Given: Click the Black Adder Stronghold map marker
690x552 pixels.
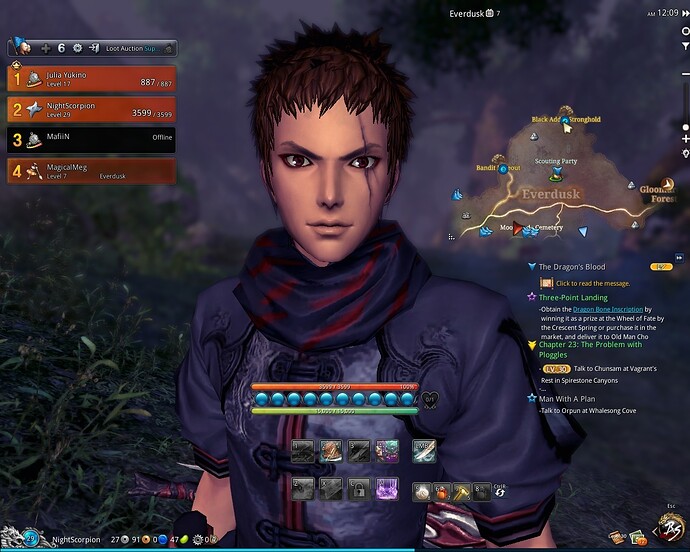Looking at the screenshot, I should coord(565,120).
